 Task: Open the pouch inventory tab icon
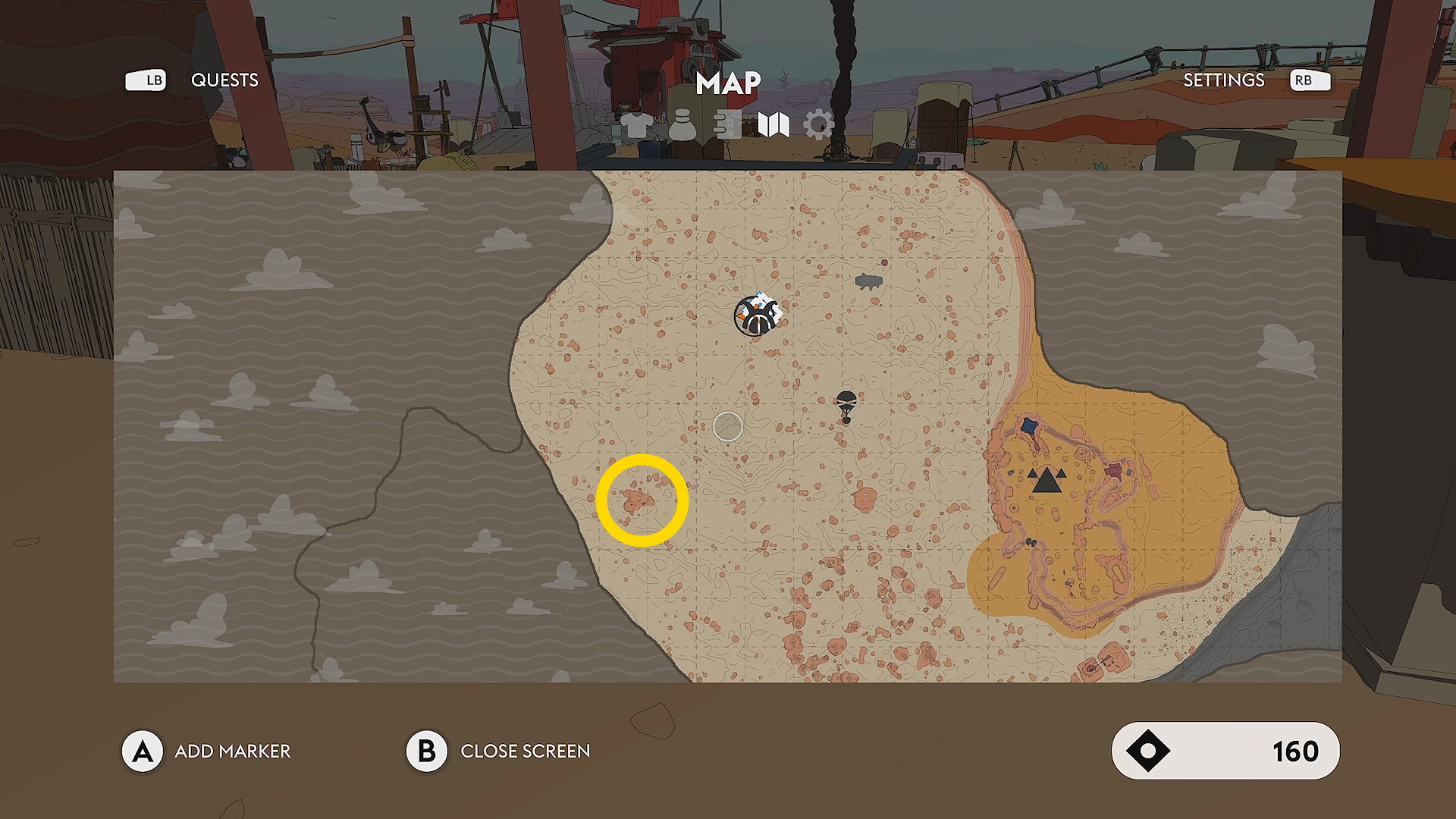pyautogui.click(x=682, y=125)
